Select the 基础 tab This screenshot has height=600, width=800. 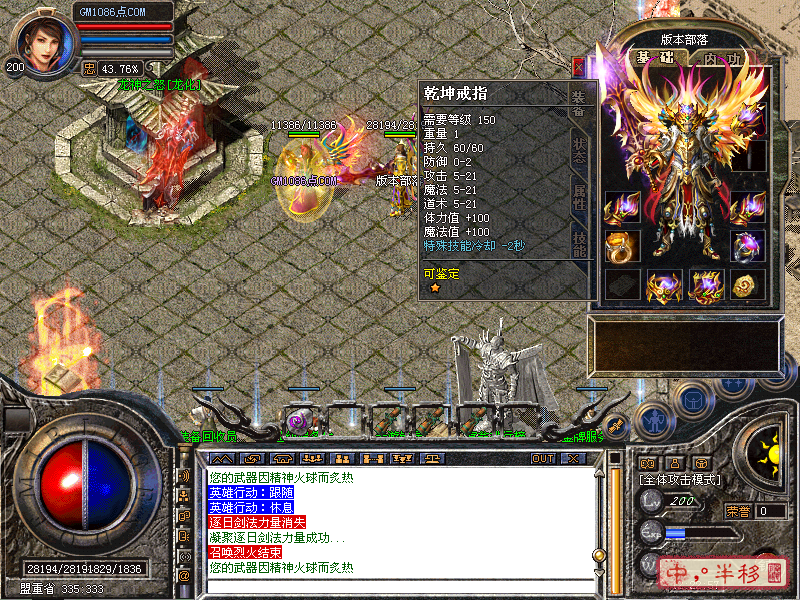655,59
